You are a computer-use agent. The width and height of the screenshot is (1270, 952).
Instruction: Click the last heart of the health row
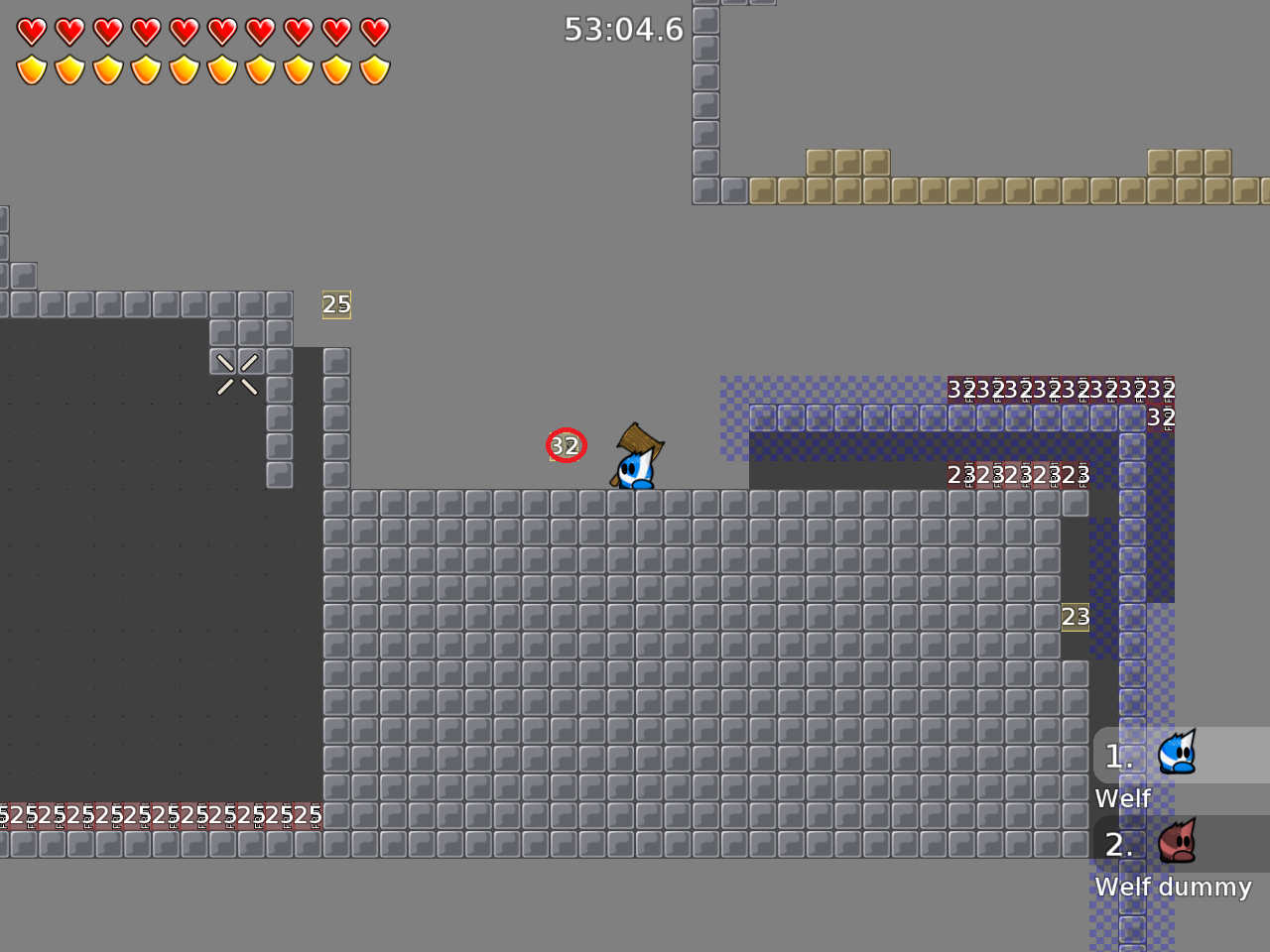(x=374, y=31)
